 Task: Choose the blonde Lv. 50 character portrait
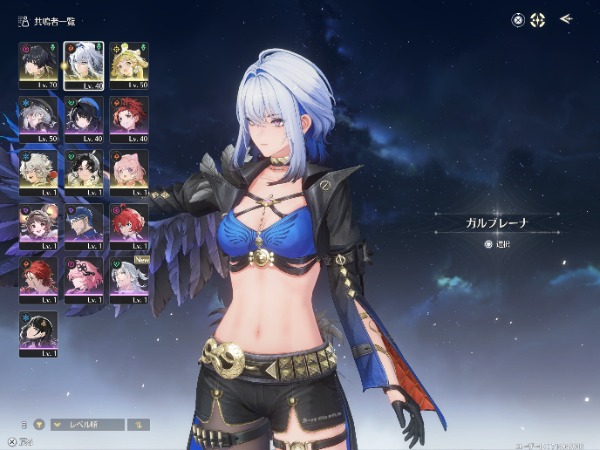click(130, 65)
